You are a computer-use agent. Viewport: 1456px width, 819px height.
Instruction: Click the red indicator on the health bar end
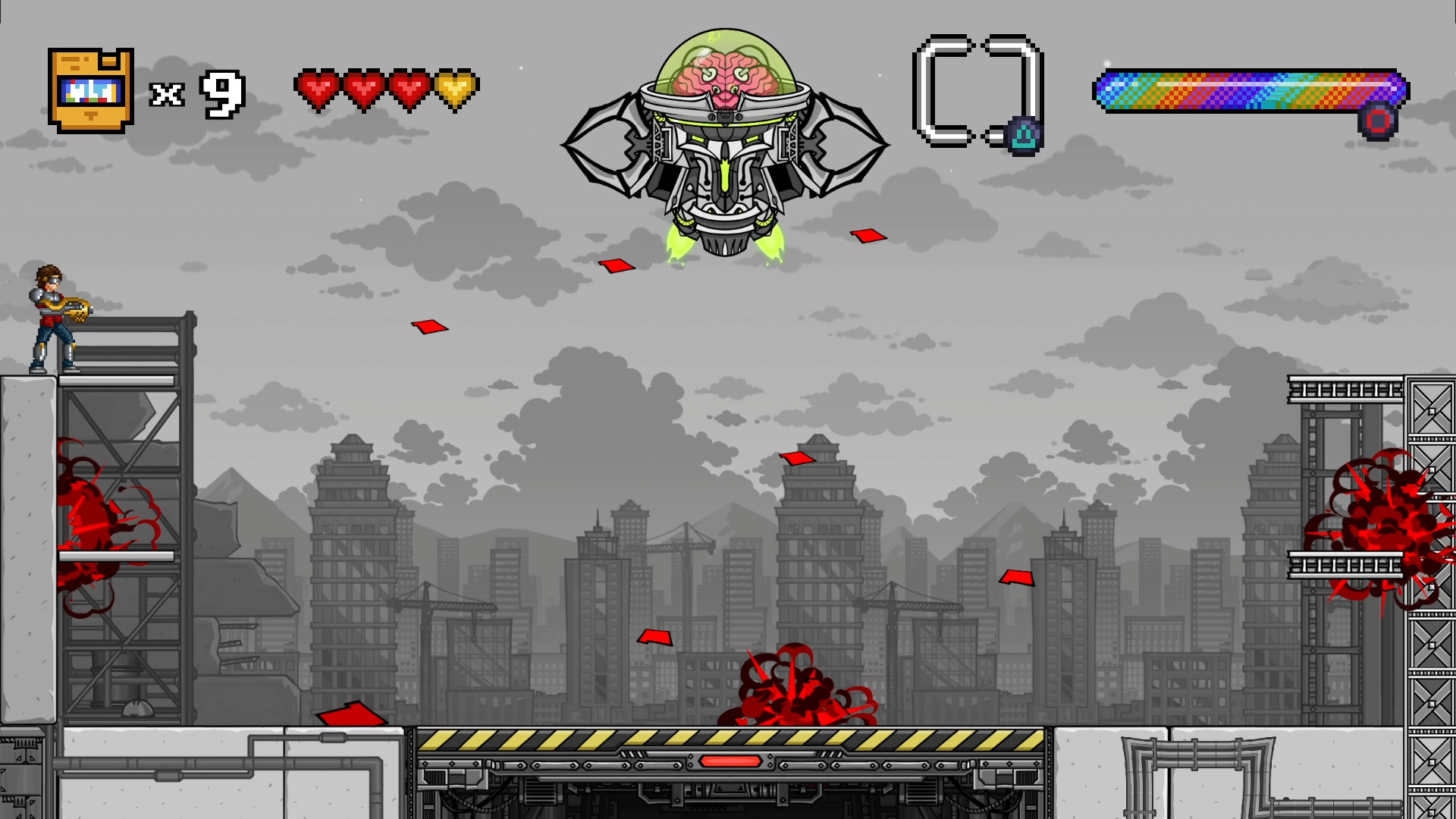1378,119
